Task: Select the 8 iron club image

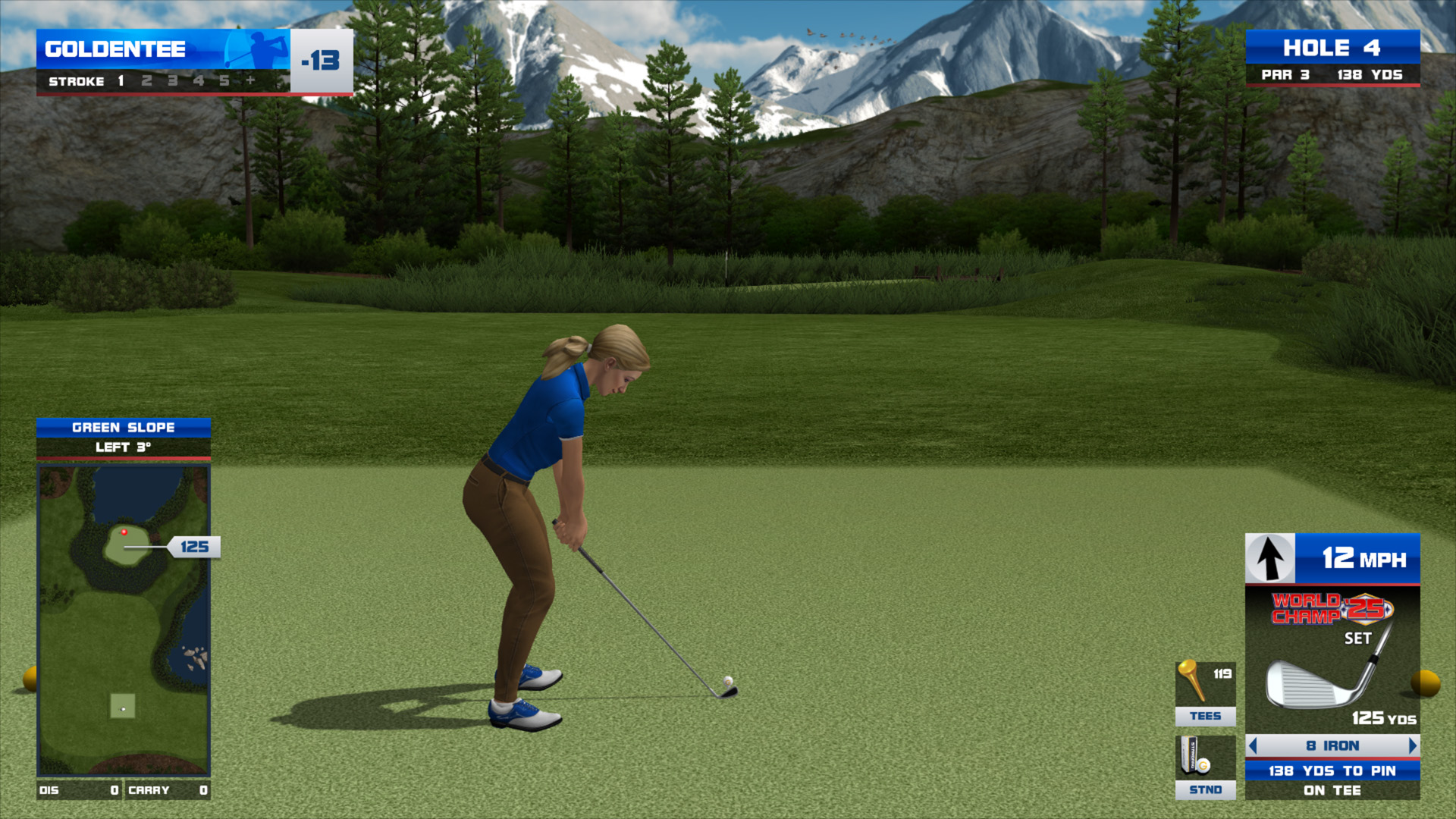Action: tap(1318, 676)
